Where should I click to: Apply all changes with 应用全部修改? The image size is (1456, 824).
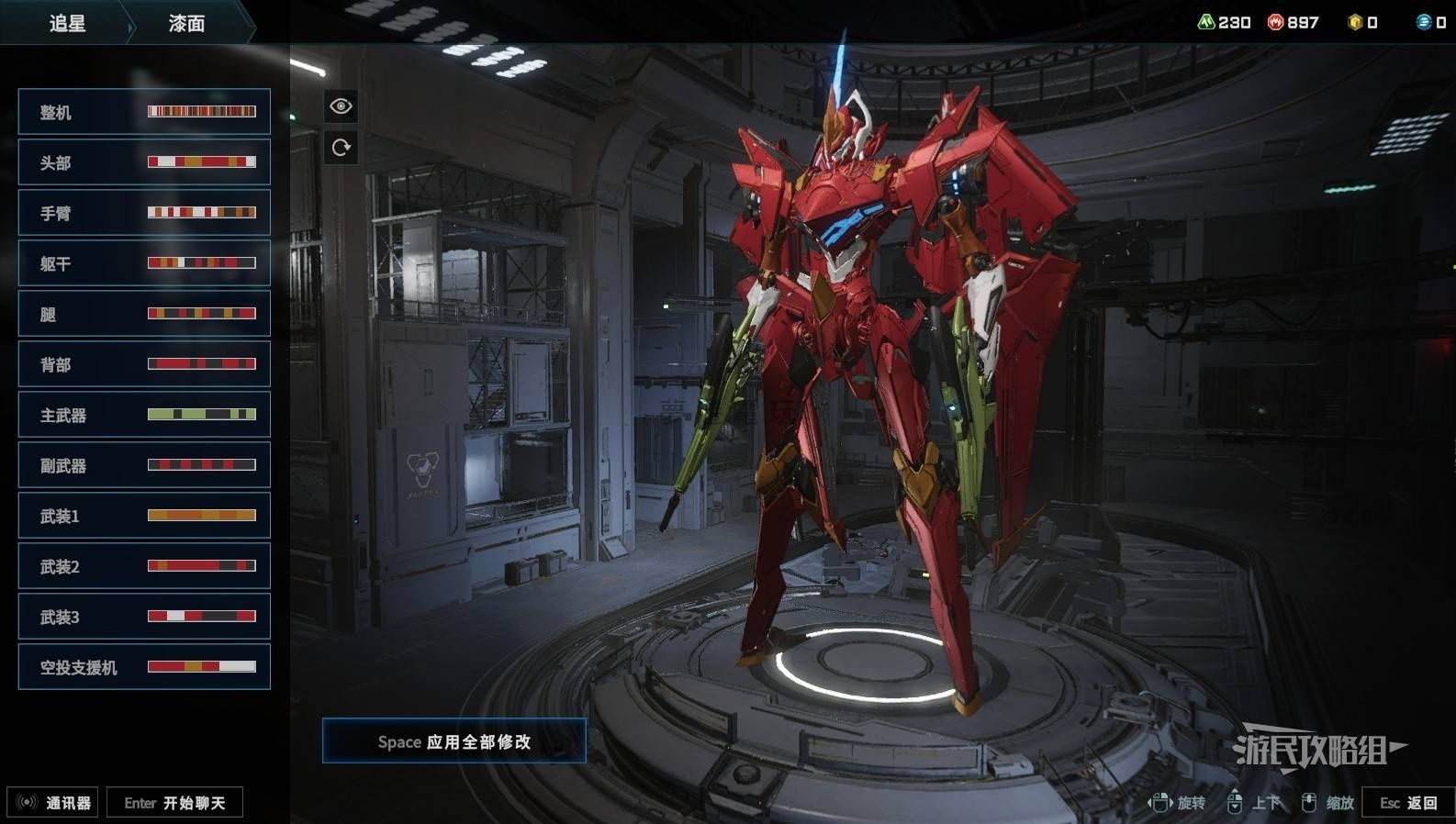pyautogui.click(x=454, y=741)
